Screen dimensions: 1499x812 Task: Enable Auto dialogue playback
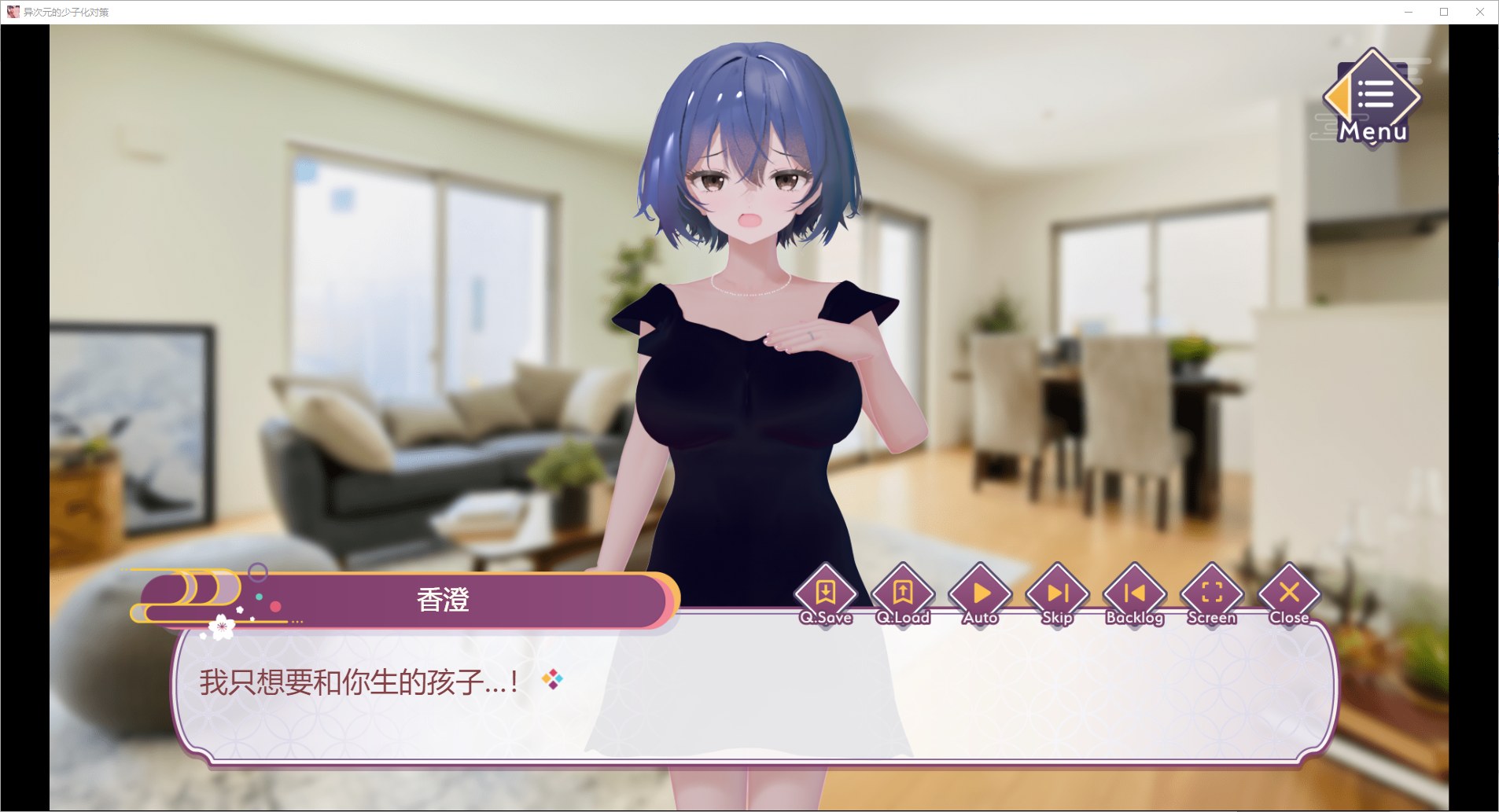click(x=980, y=596)
